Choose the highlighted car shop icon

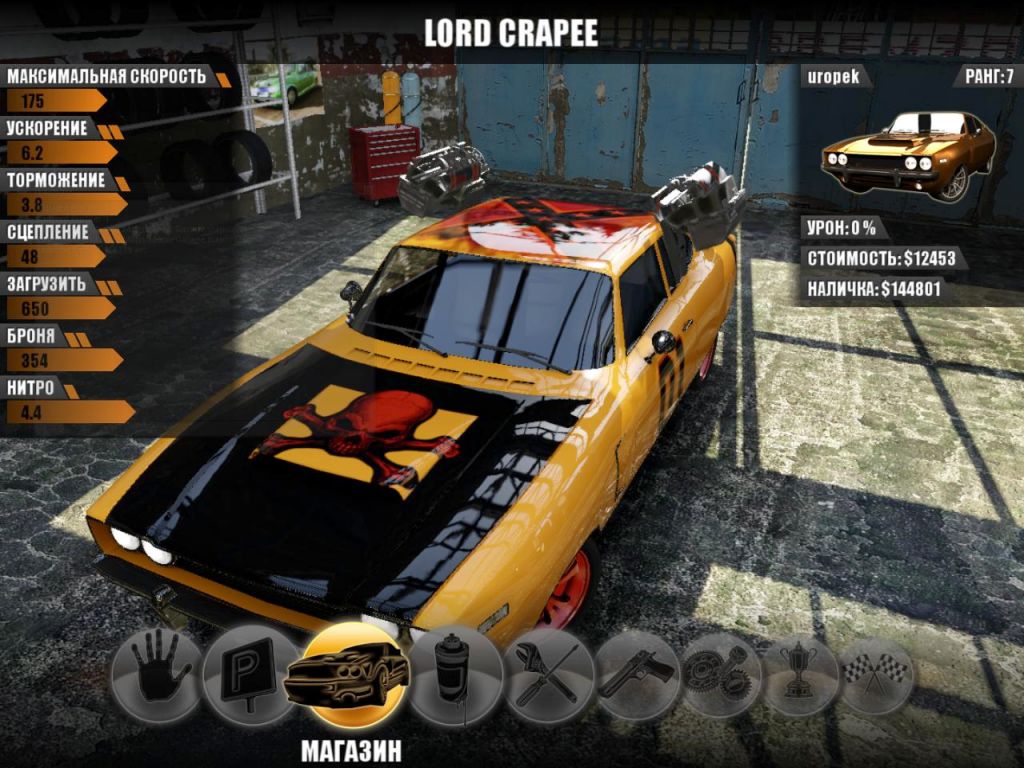346,676
